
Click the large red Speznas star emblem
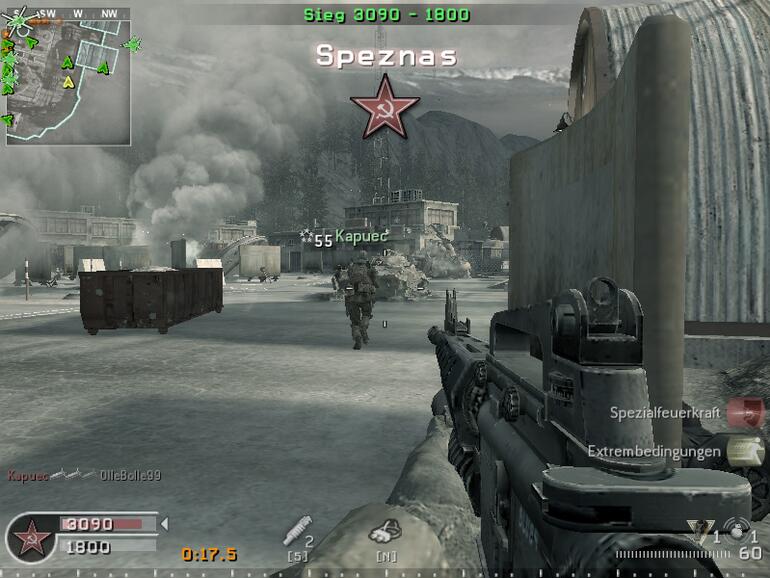point(384,106)
